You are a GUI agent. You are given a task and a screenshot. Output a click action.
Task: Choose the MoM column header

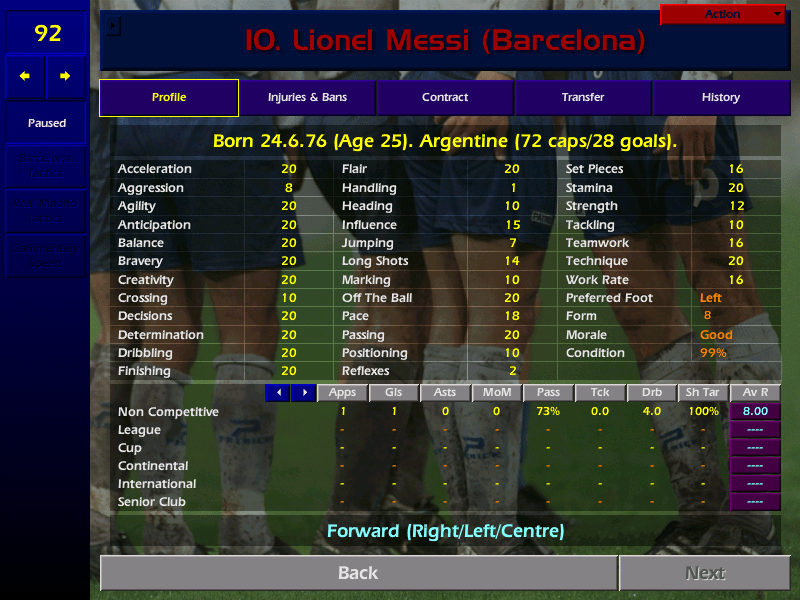pos(497,393)
